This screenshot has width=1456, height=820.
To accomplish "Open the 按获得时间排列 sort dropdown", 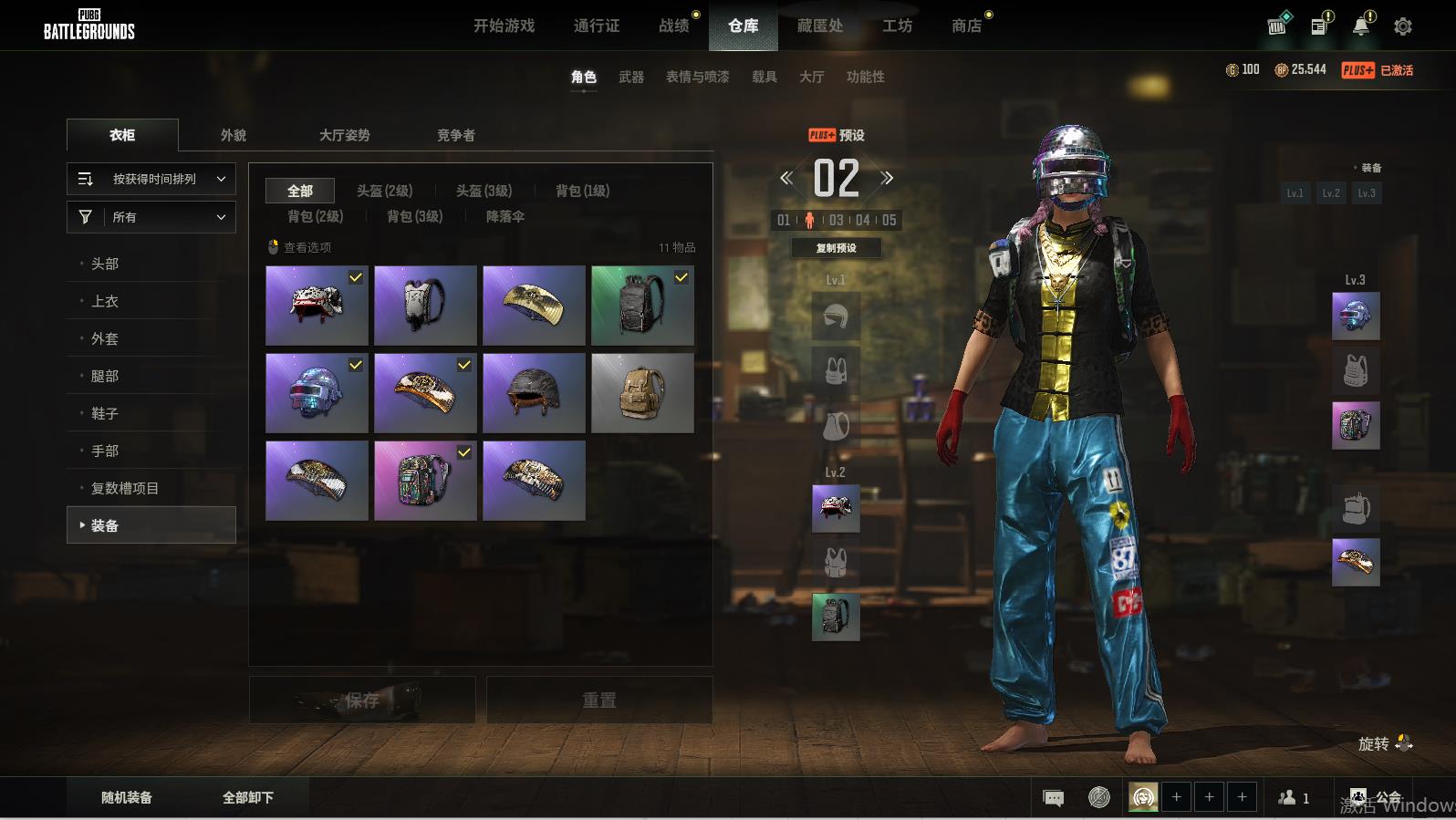I will (x=151, y=179).
